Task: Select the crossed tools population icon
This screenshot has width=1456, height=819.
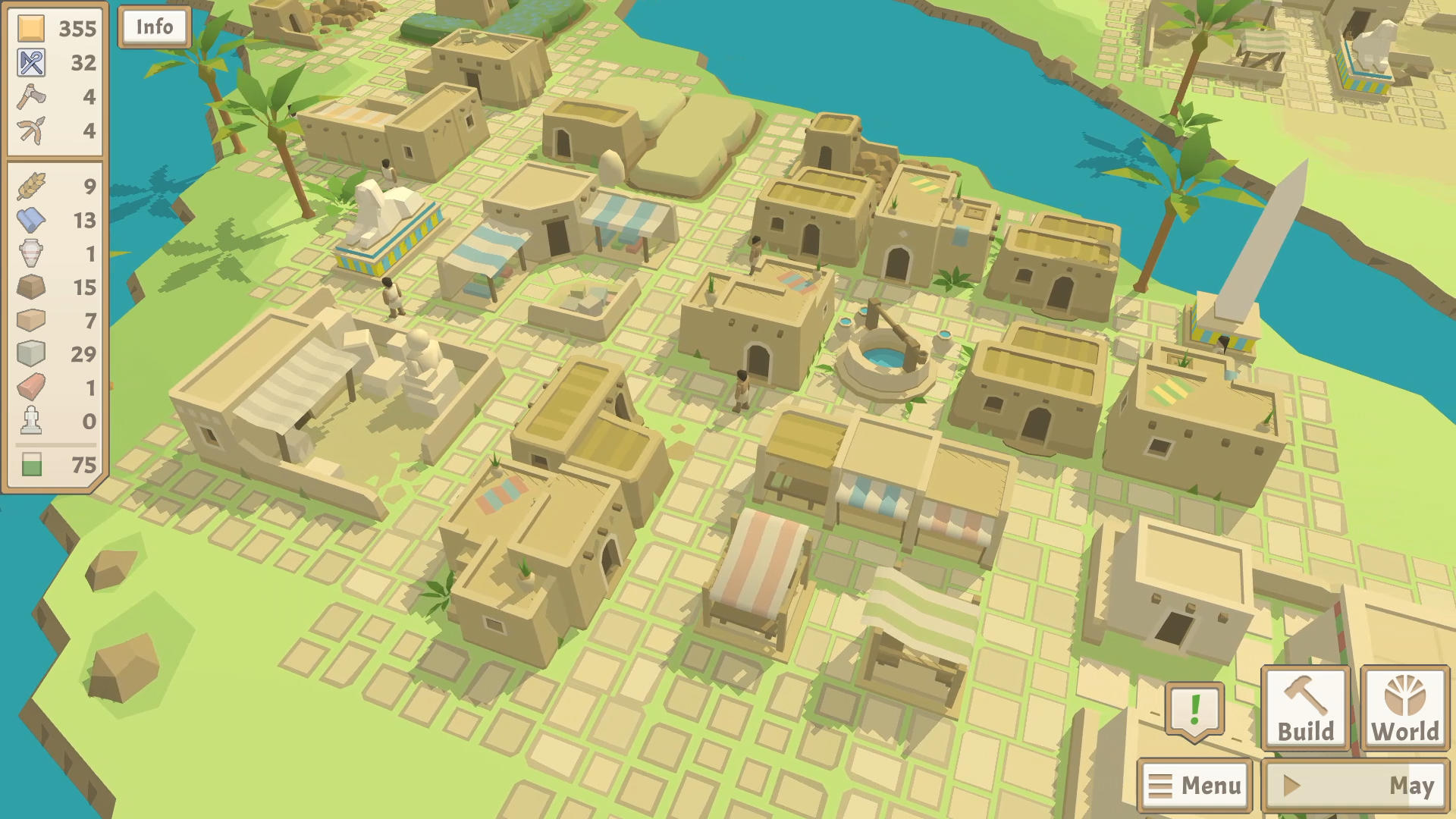Action: 30,62
